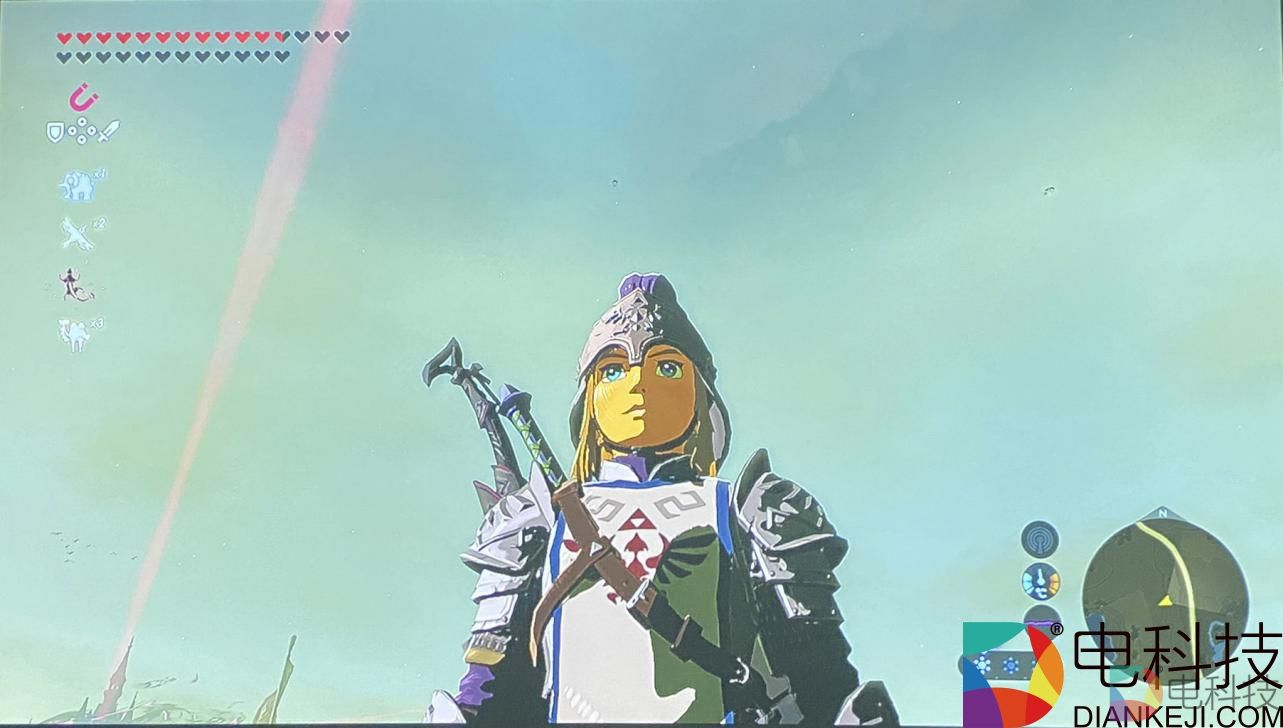Click the snowflake weather forecast strip
Screen dimensions: 1283x728
(x=995, y=664)
